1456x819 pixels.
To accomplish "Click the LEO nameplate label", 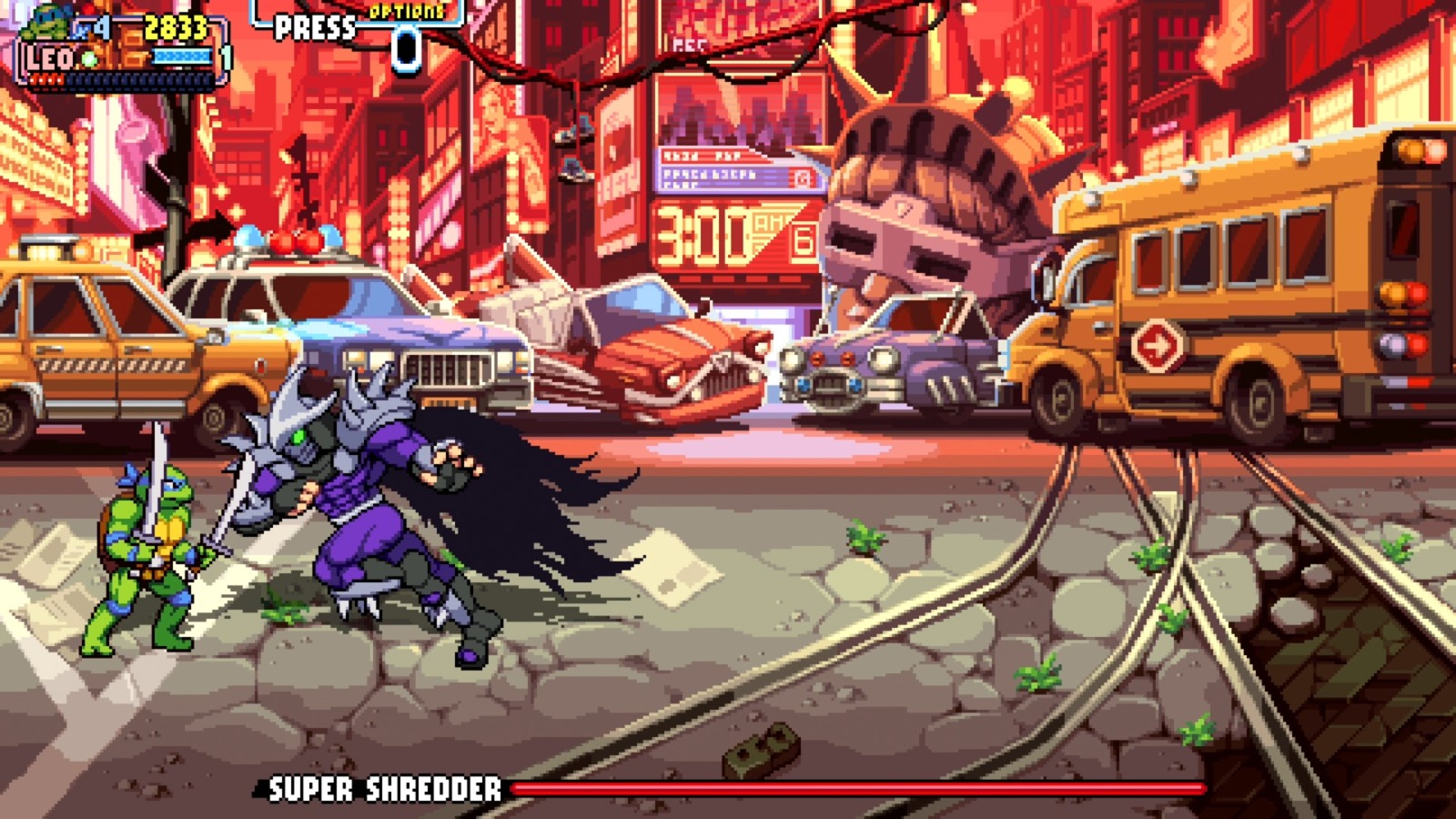I will (50, 56).
